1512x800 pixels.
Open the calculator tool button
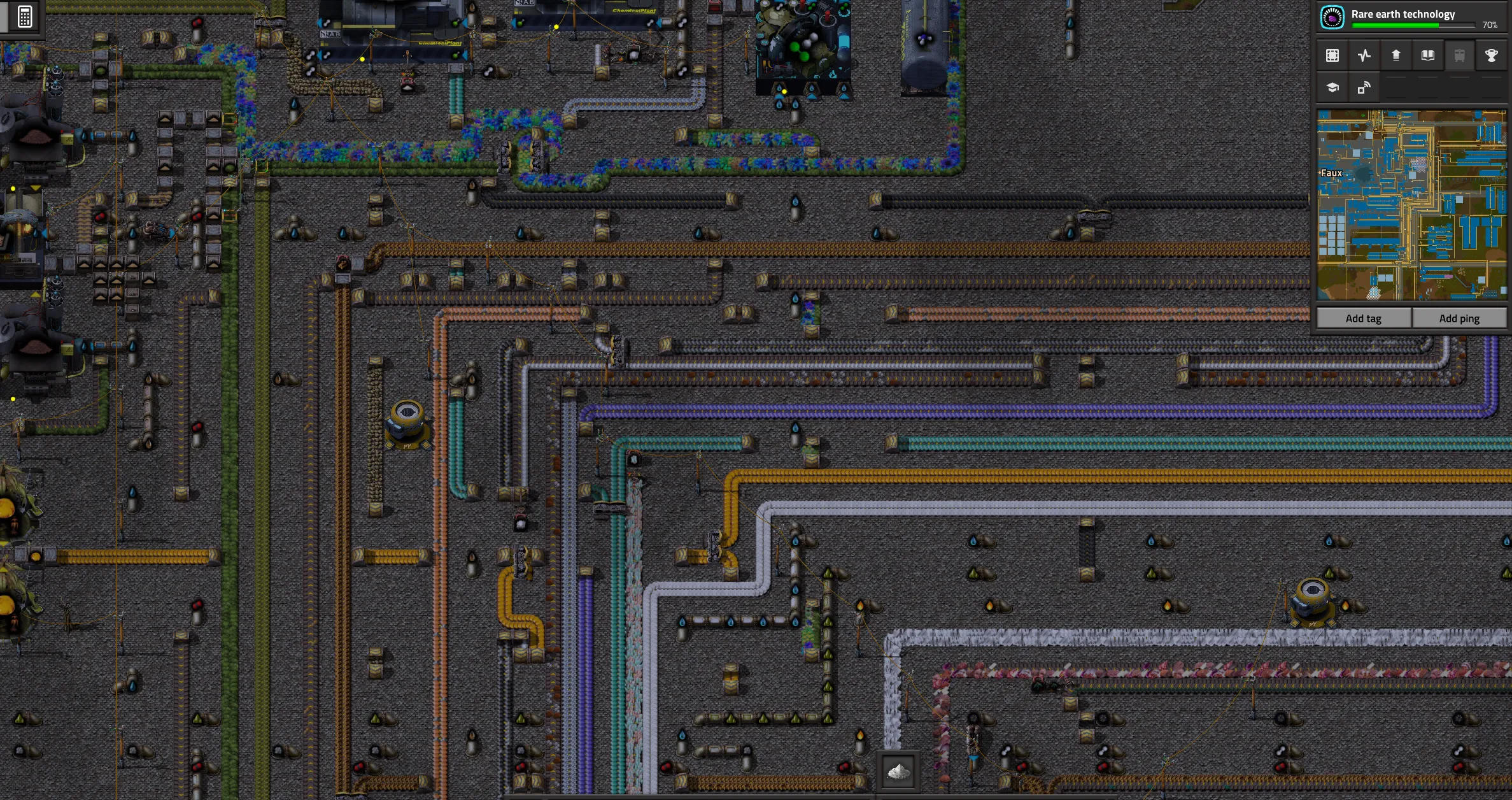25,17
